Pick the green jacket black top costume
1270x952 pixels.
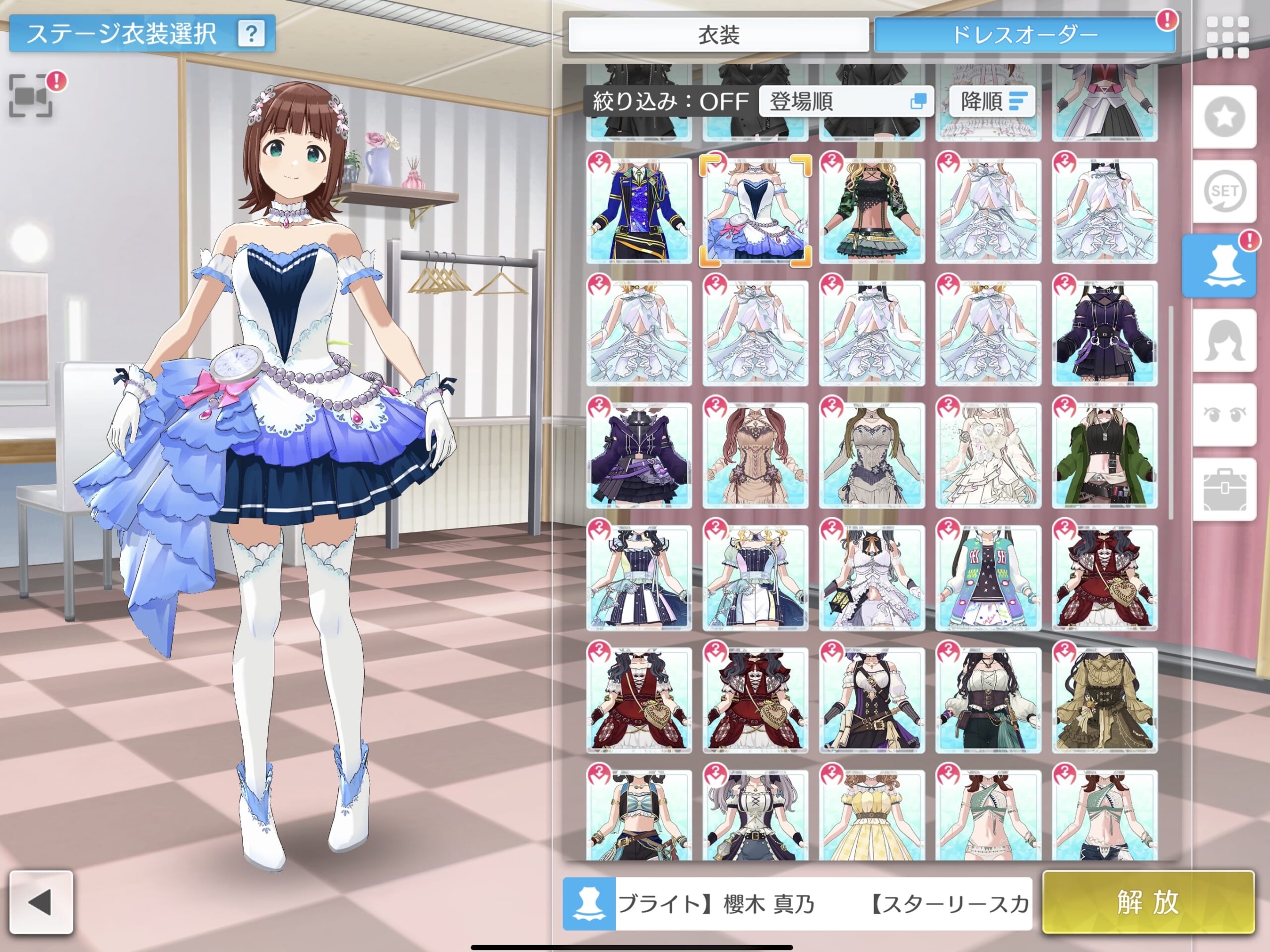[1104, 455]
